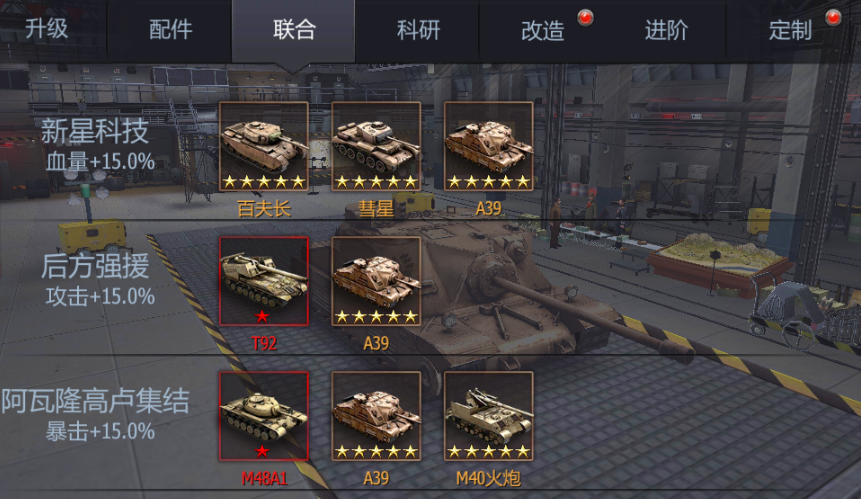Select the red-framed M48A1 tank card
861x499 pixels.
pos(264,416)
